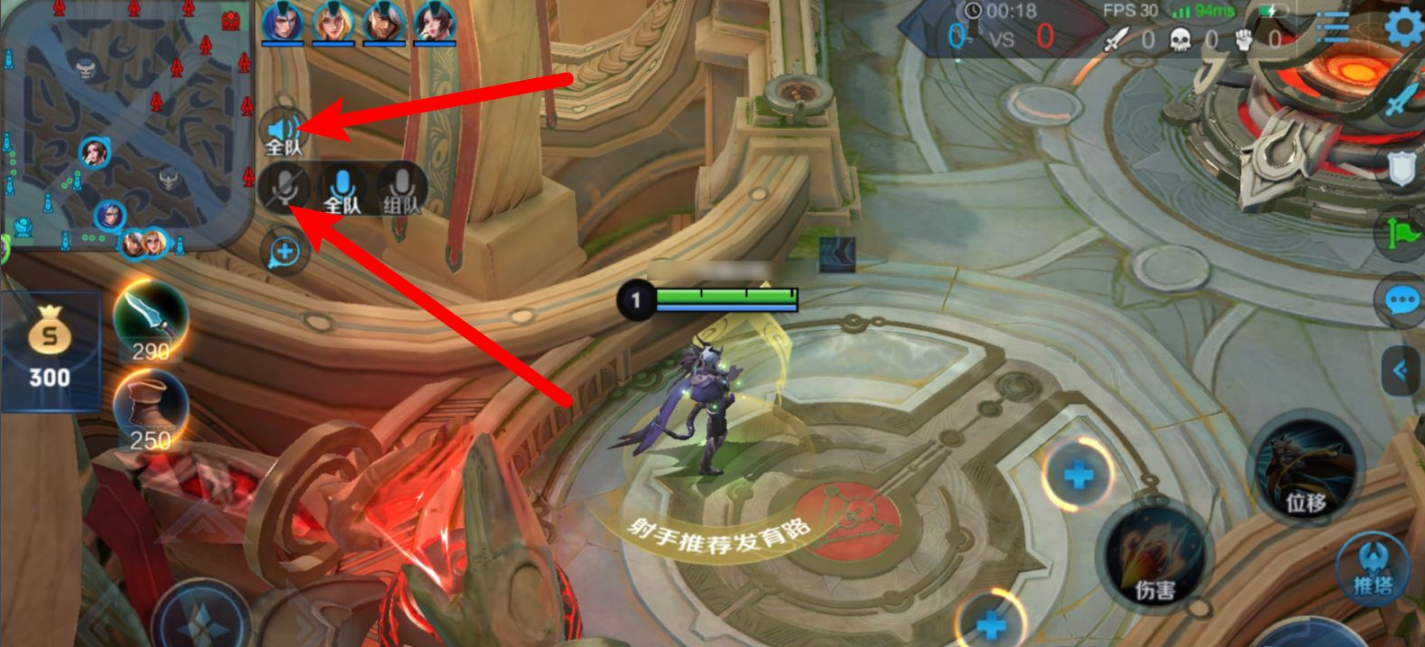Buy the recommended dagger costing 290
This screenshot has width=1425, height=647.
pyautogui.click(x=150, y=320)
